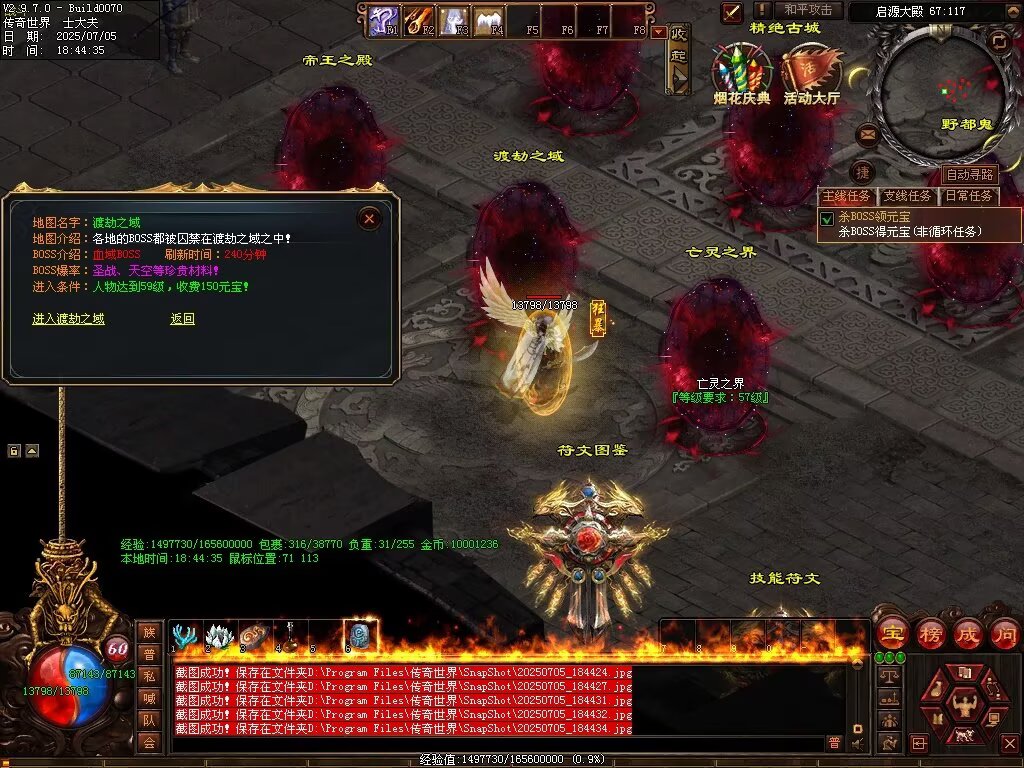Switch chat to the 私 private channel

149,675
